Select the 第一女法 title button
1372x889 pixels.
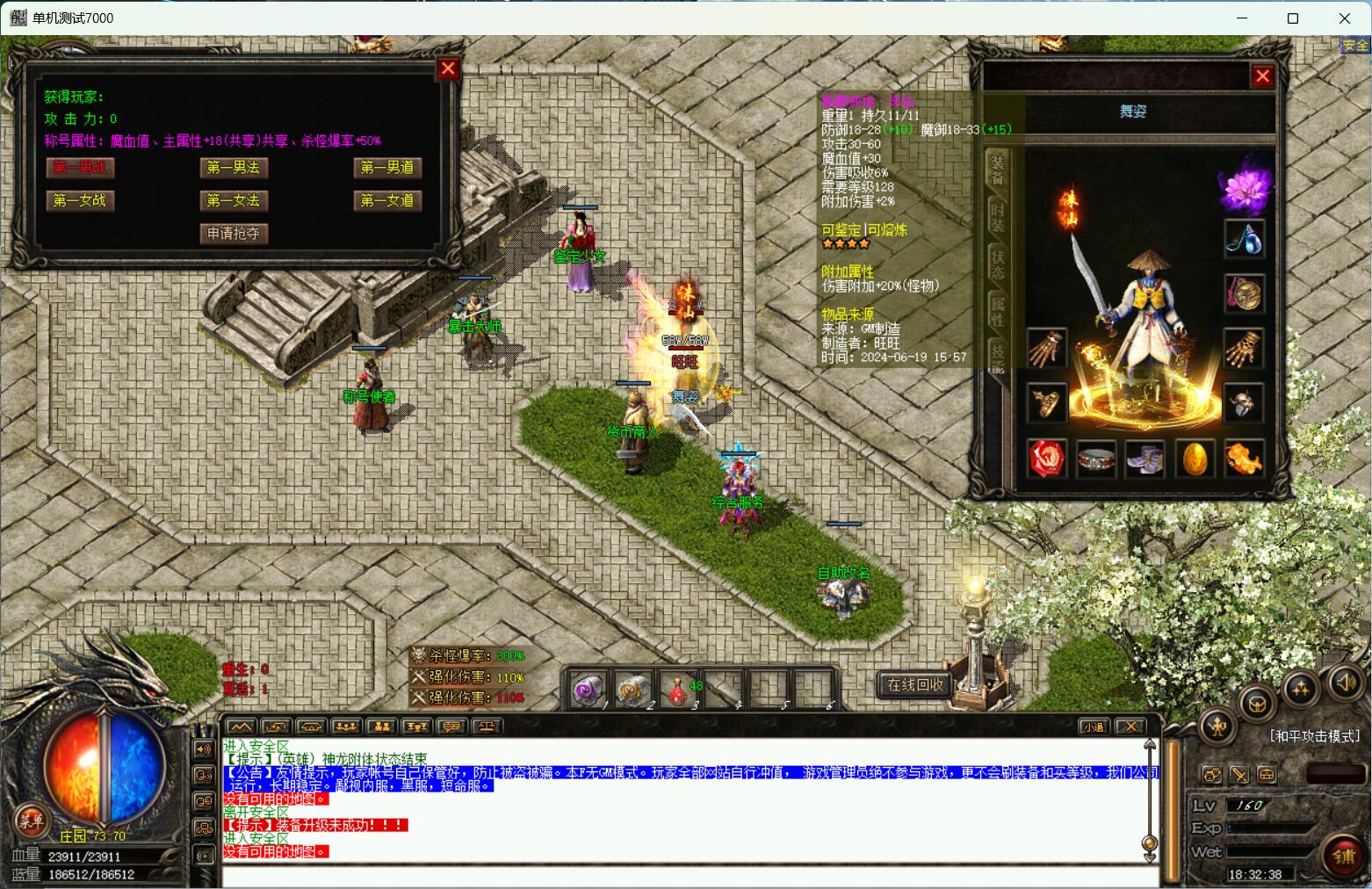click(233, 200)
